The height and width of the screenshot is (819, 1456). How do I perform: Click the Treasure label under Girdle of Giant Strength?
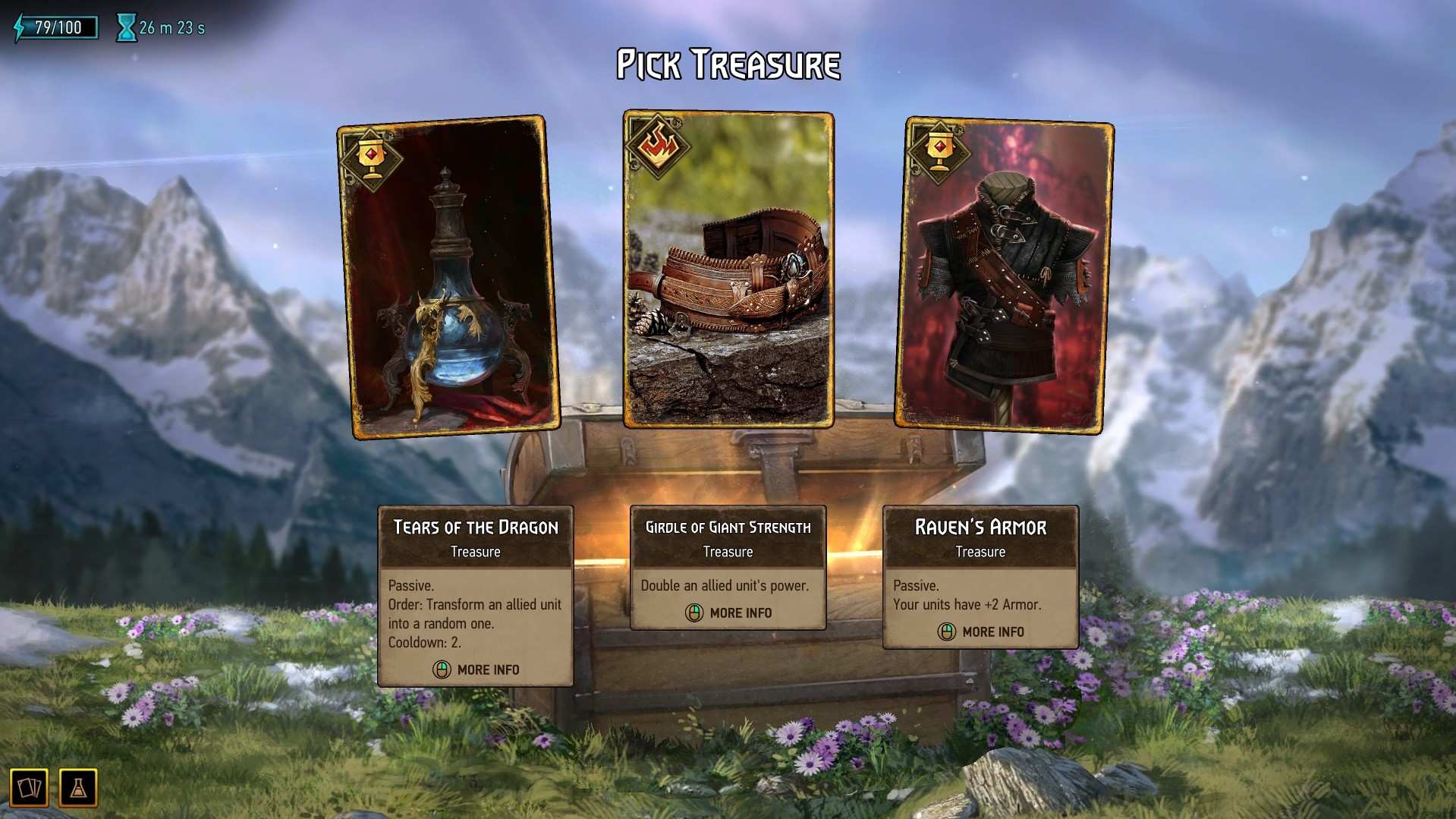click(728, 552)
